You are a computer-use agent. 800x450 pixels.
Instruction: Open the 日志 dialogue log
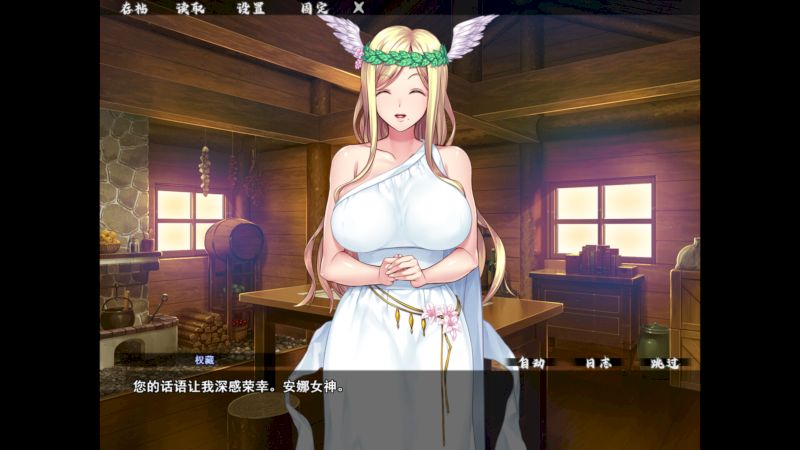coord(597,364)
